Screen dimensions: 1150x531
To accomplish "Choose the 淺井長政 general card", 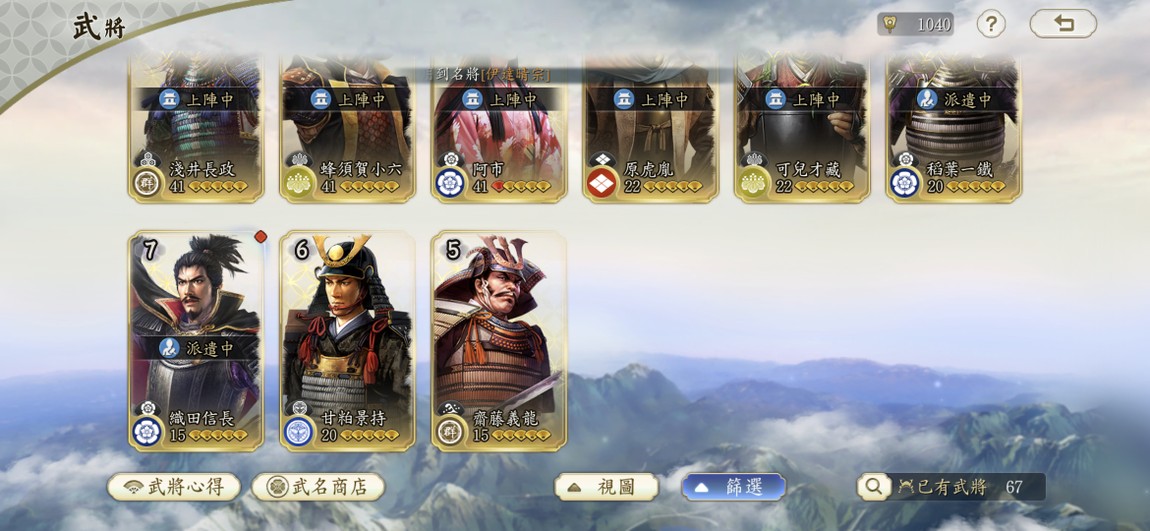I will tap(196, 130).
